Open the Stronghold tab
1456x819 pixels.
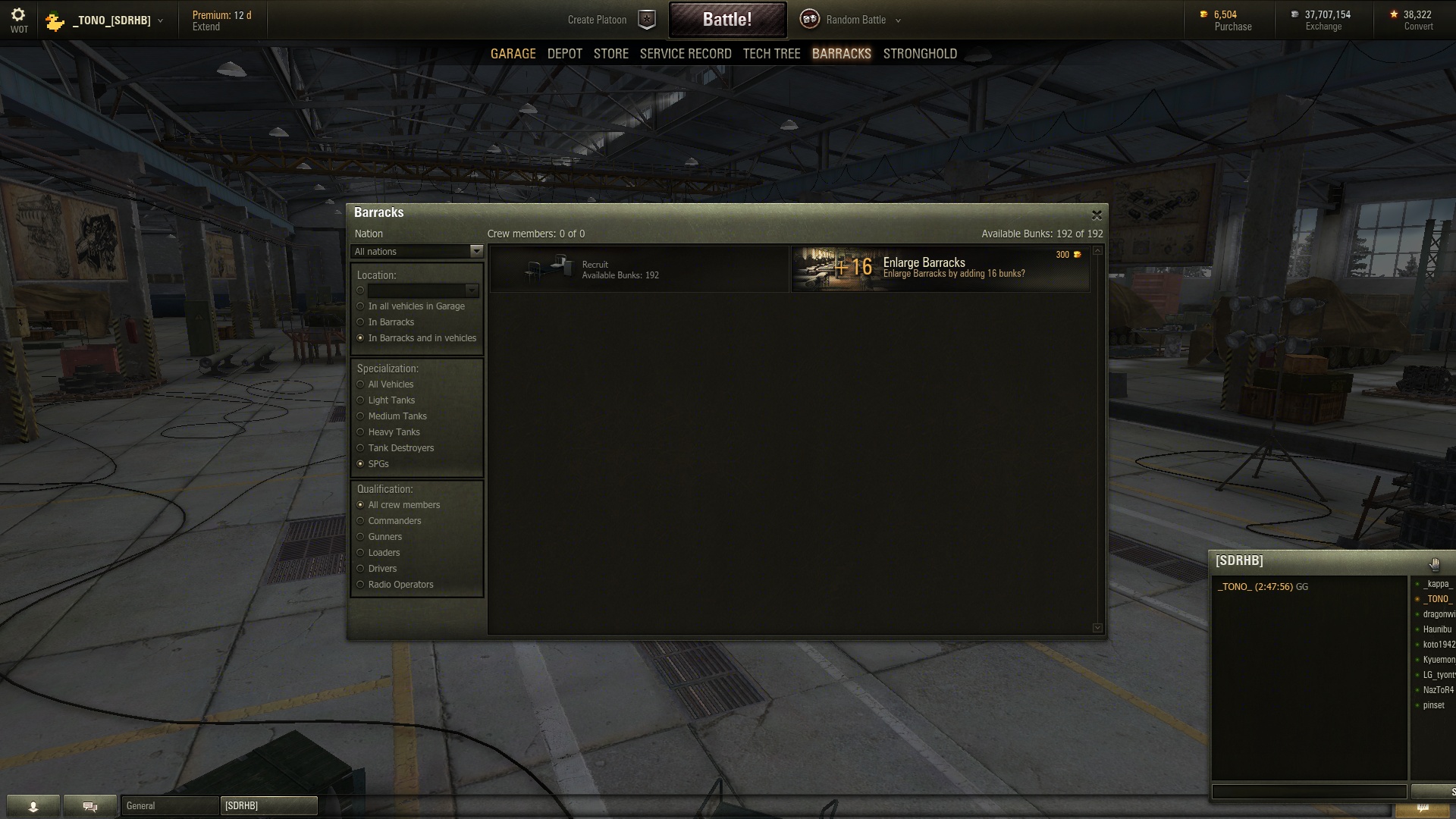[x=919, y=54]
